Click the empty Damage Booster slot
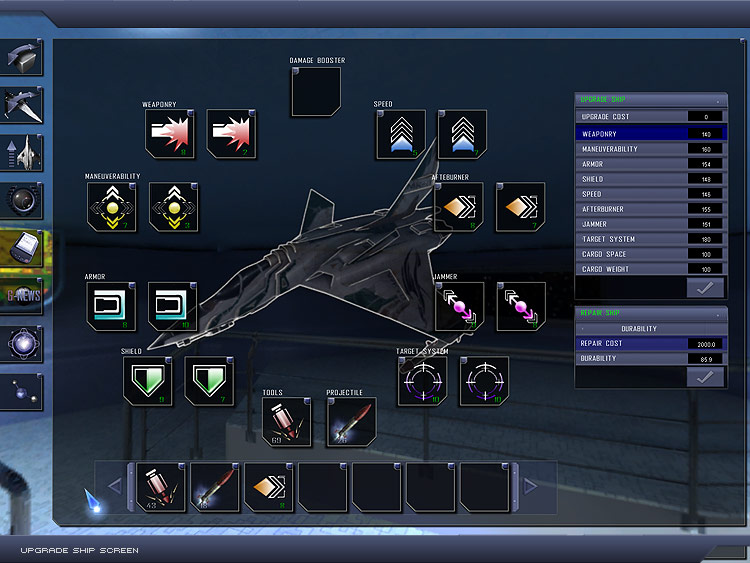This screenshot has height=563, width=750. tap(316, 92)
